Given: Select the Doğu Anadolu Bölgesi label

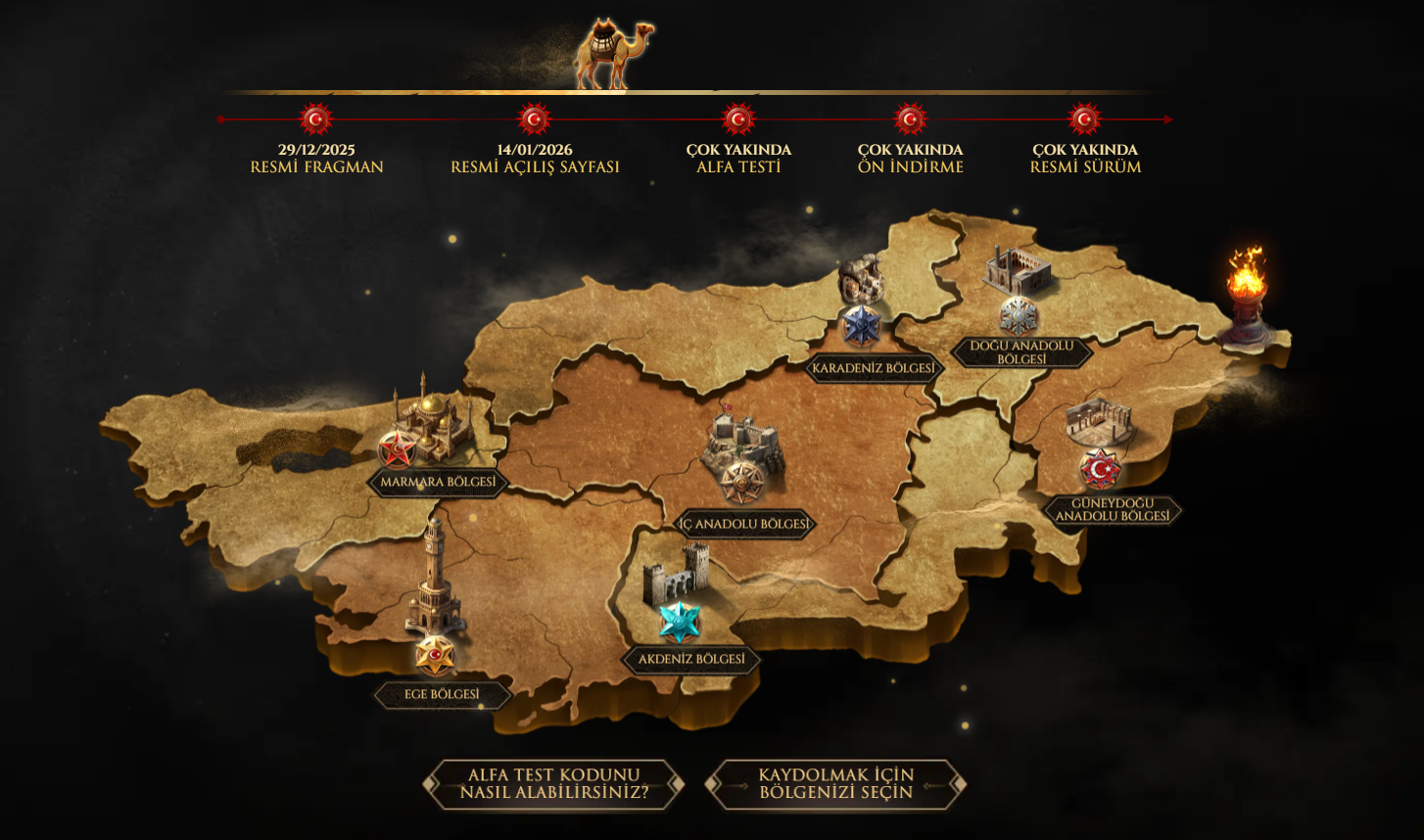Looking at the screenshot, I should [x=1021, y=352].
